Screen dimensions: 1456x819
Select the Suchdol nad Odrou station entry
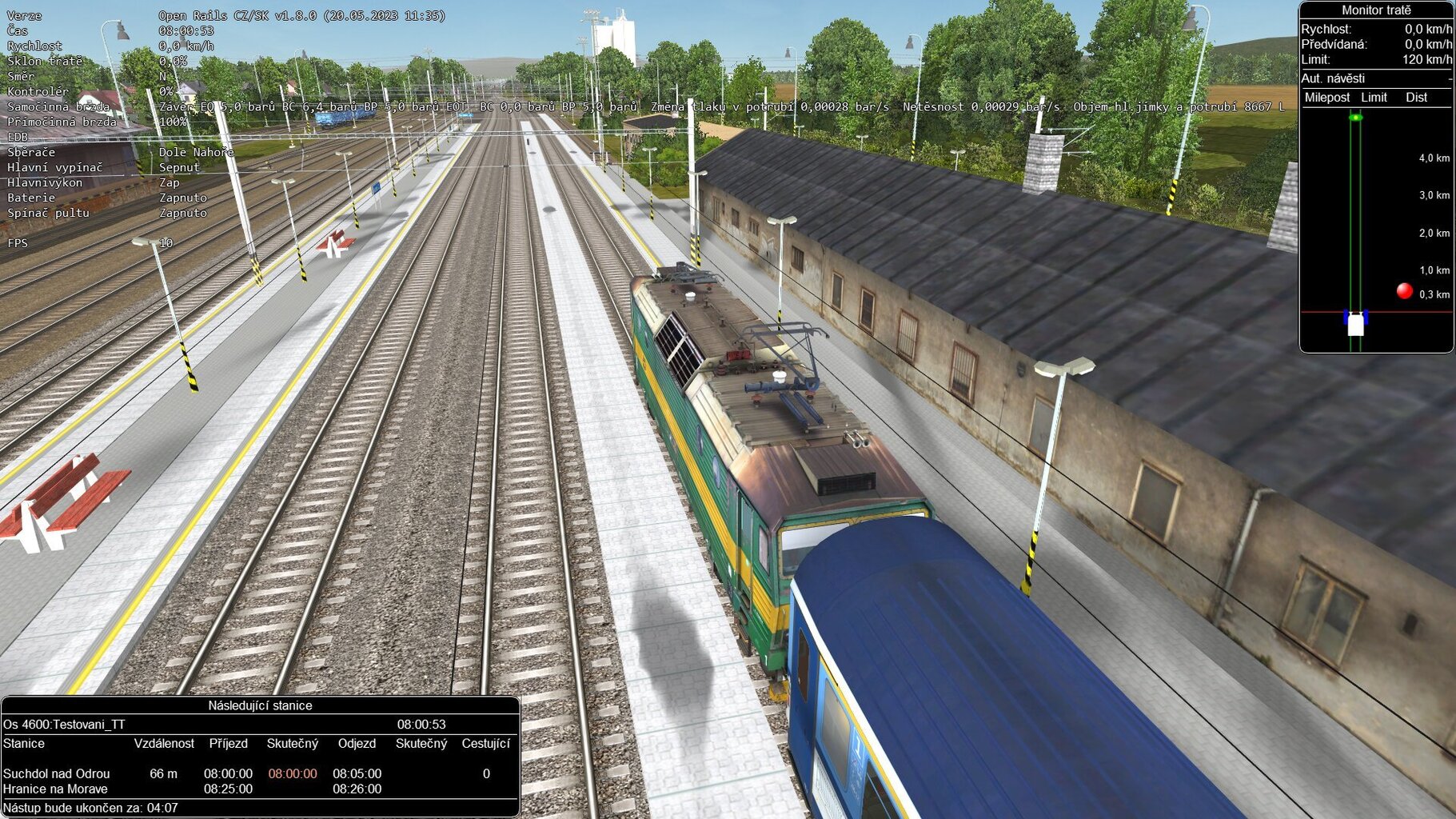click(56, 773)
